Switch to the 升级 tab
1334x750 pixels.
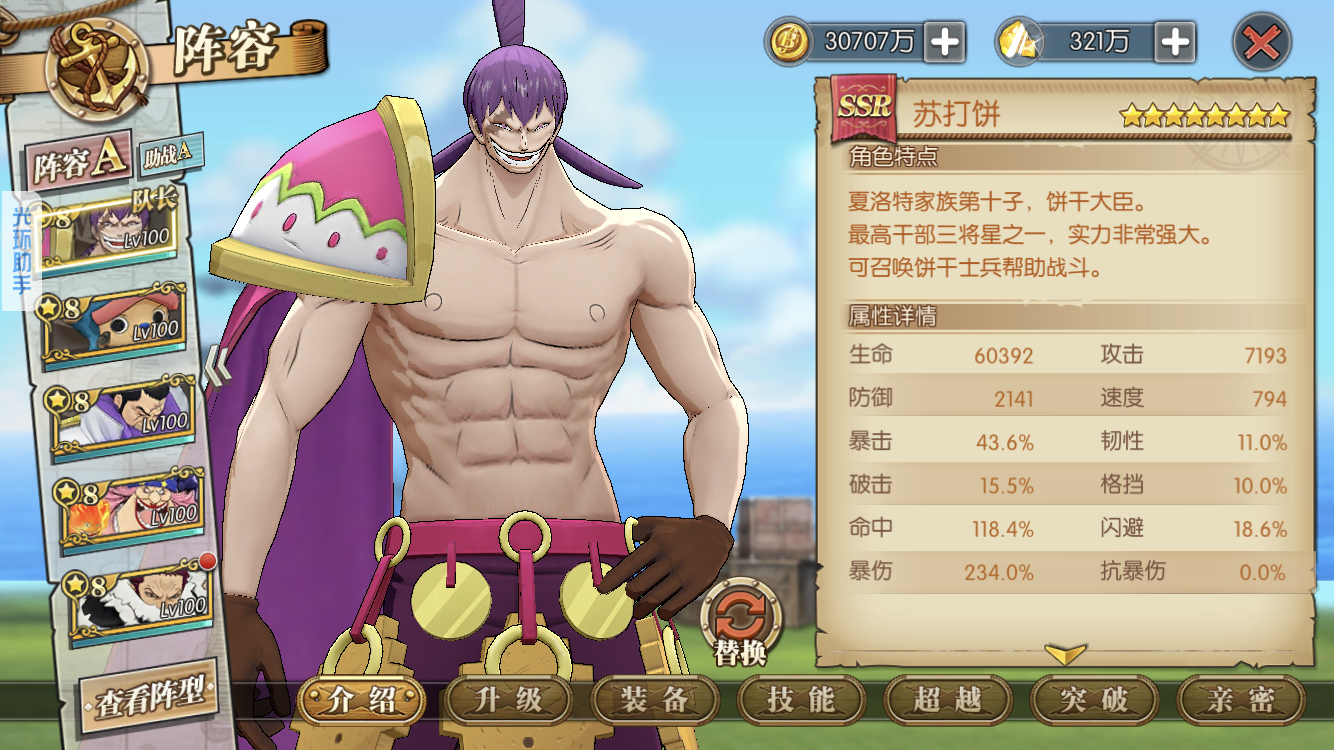tap(508, 700)
